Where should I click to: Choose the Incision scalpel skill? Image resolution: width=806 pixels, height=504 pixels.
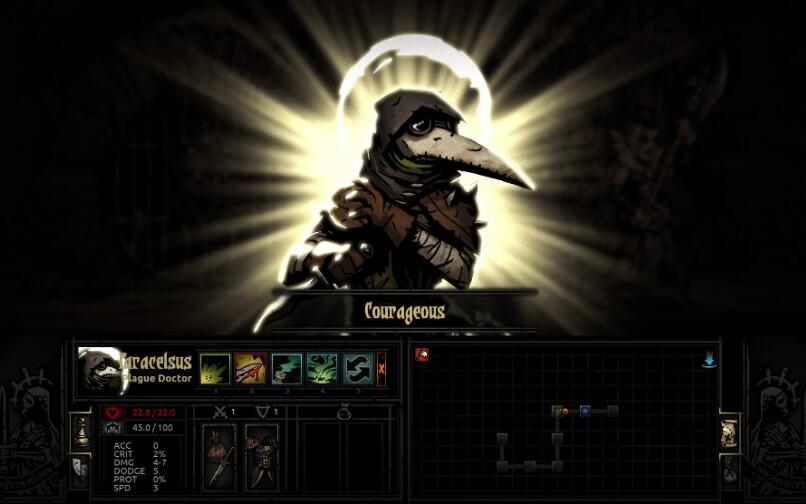[250, 368]
